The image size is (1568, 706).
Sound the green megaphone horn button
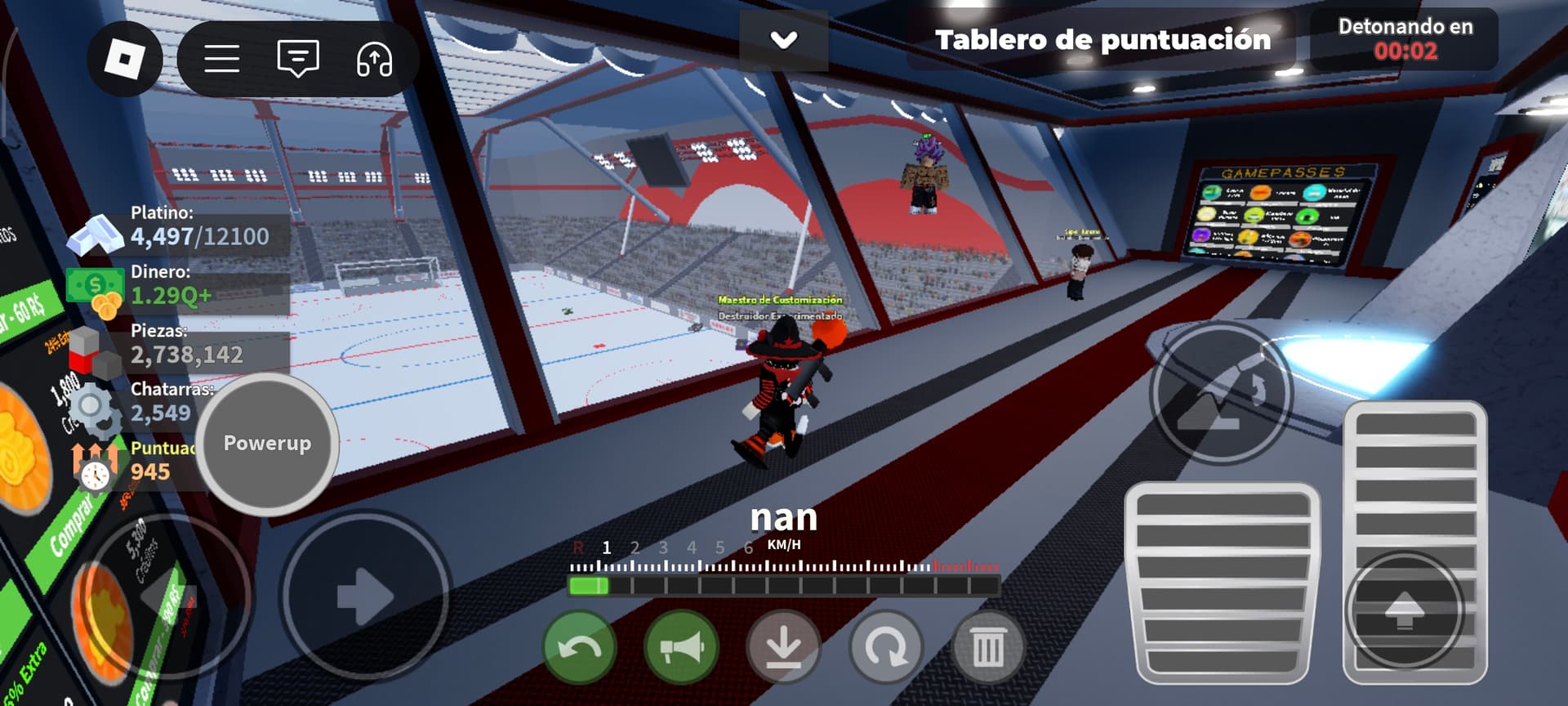[x=681, y=648]
